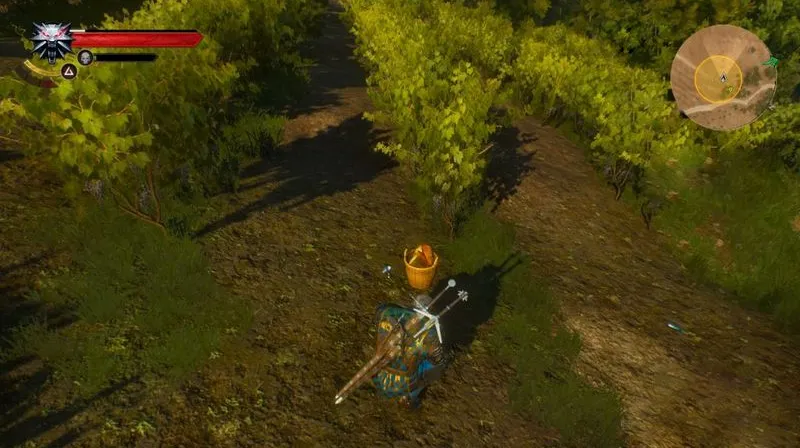Open the circular minimap
The height and width of the screenshot is (448, 800).
coord(722,77)
